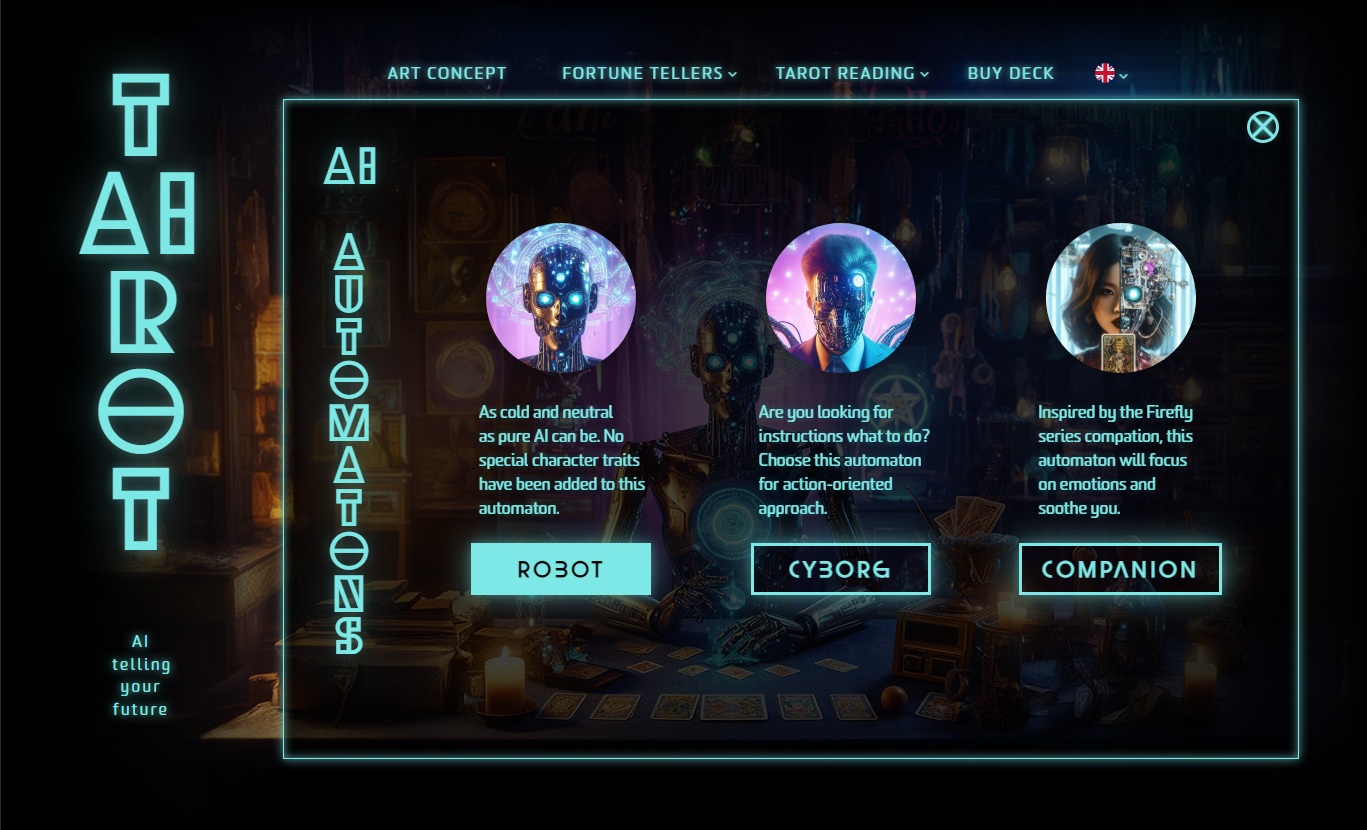Pick the Companion automaton button
1367x830 pixels.
(x=1119, y=569)
